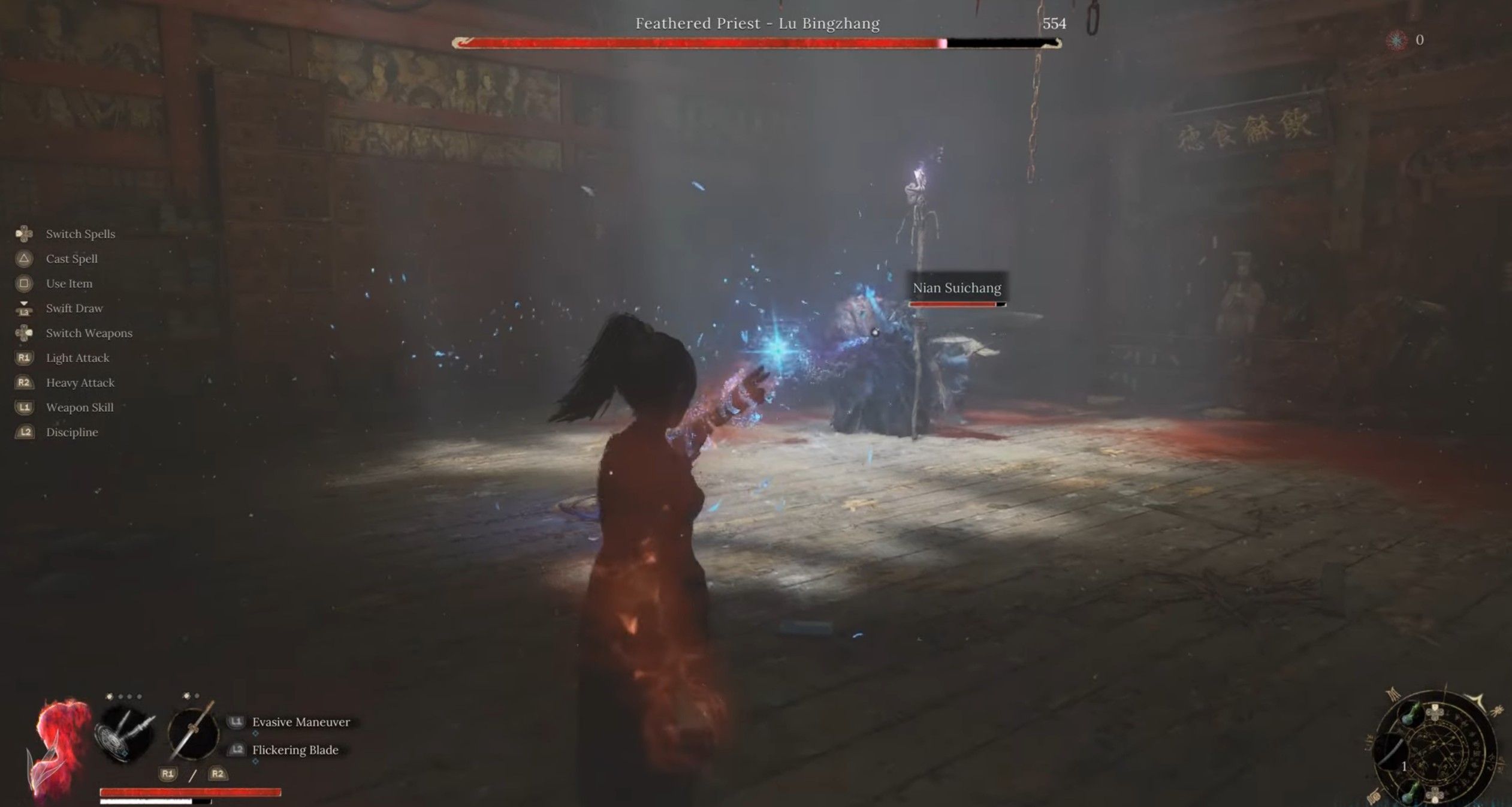
Task: Click the Triangle Cast Spell icon
Action: click(x=24, y=258)
